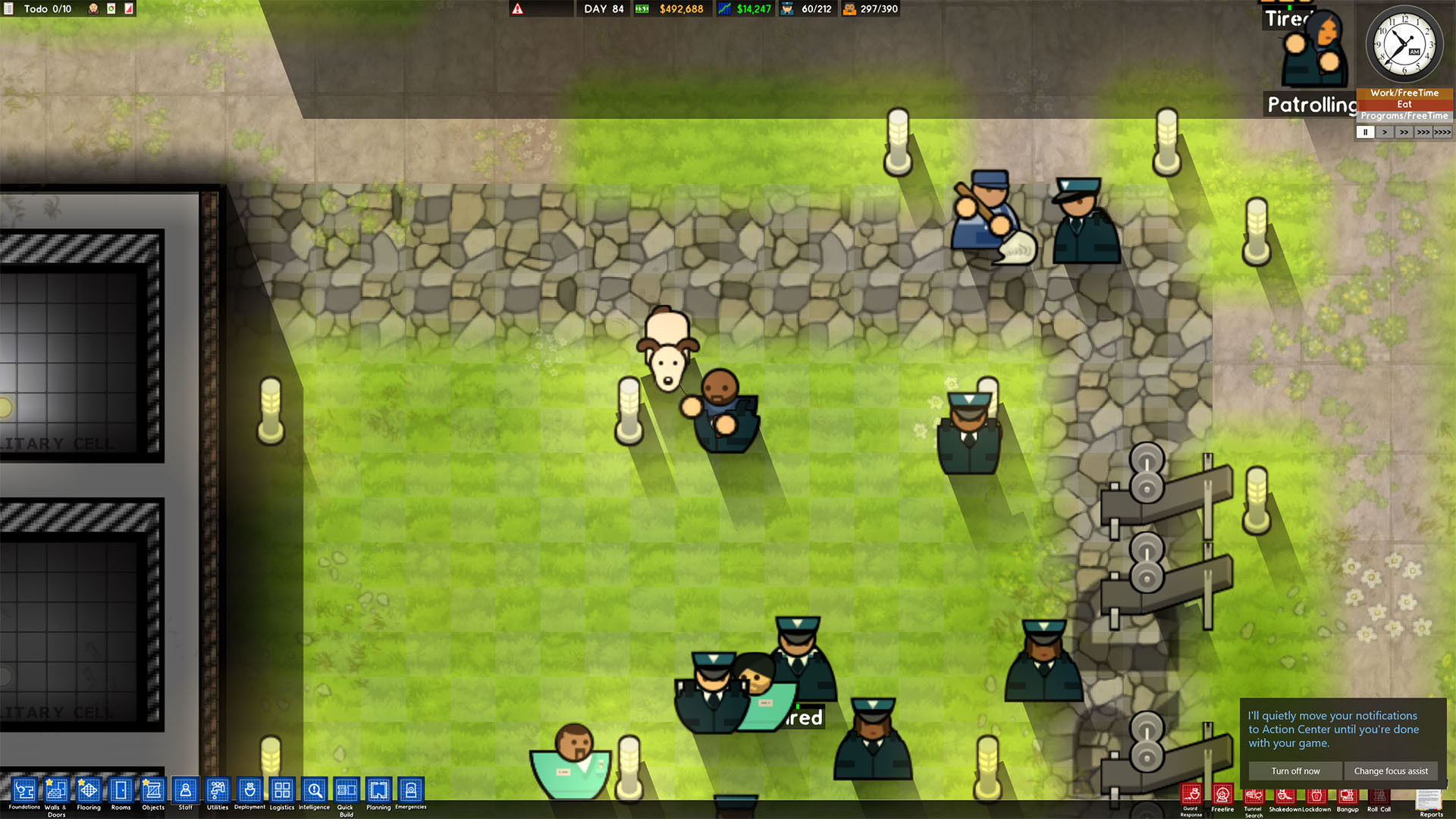1456x819 pixels.
Task: Start a Tunnel Search
Action: point(1254,795)
